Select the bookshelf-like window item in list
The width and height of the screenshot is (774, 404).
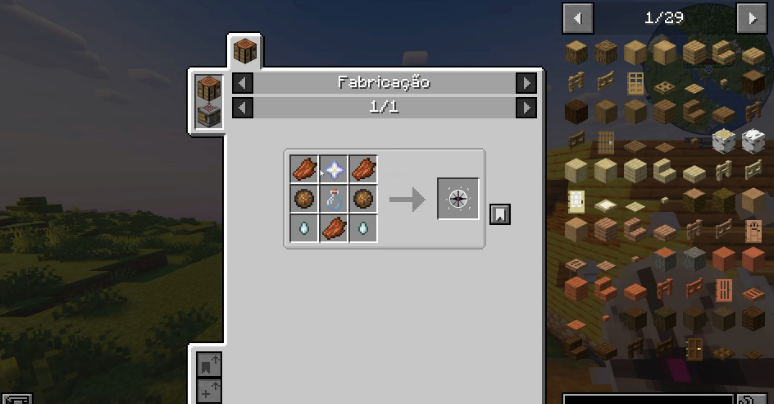pos(635,82)
